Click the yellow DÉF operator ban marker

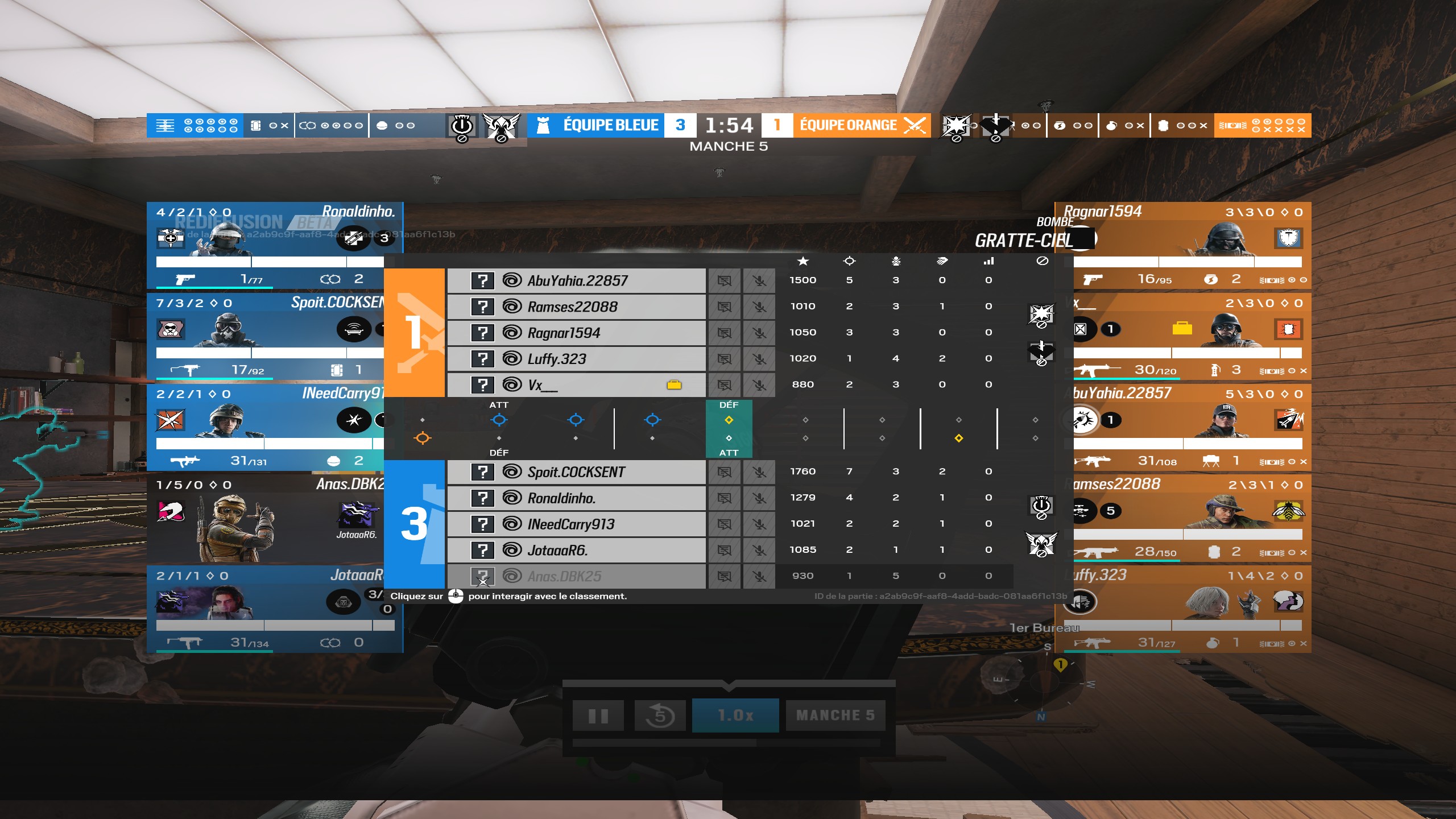730,420
